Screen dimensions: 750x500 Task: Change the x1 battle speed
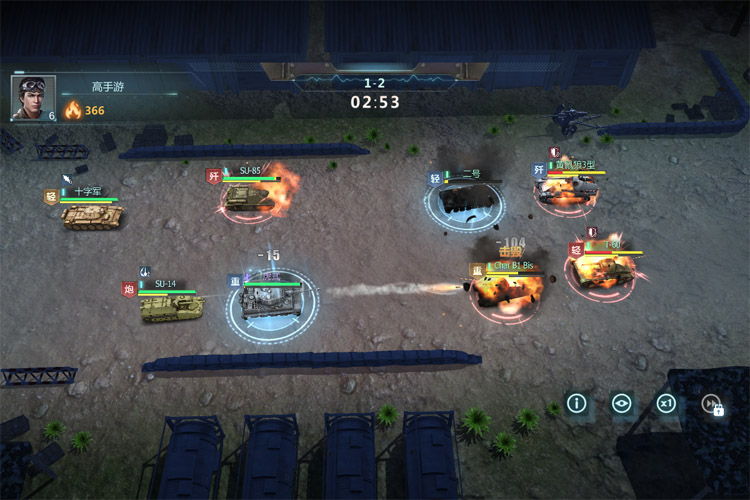pos(666,404)
